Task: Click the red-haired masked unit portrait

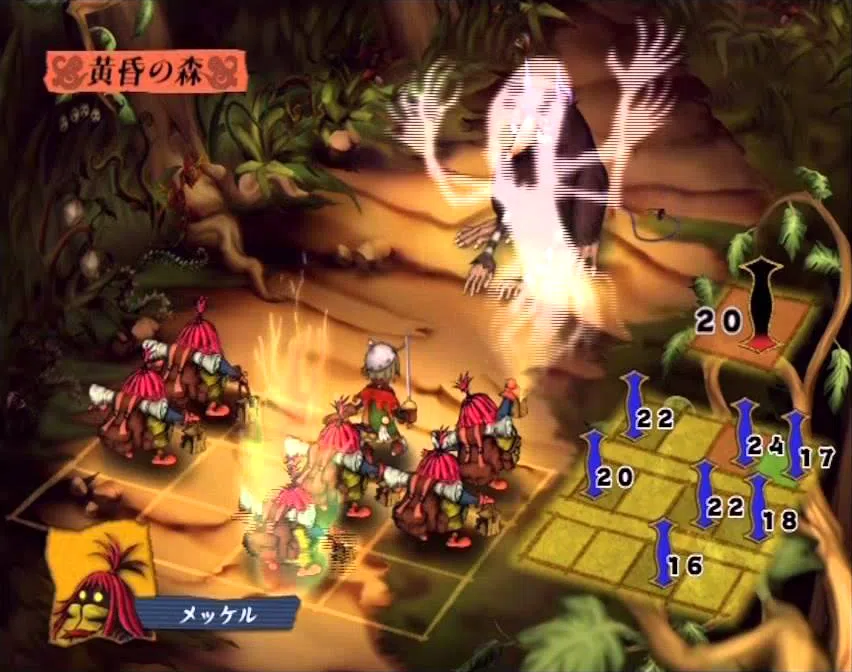Action: (99, 586)
